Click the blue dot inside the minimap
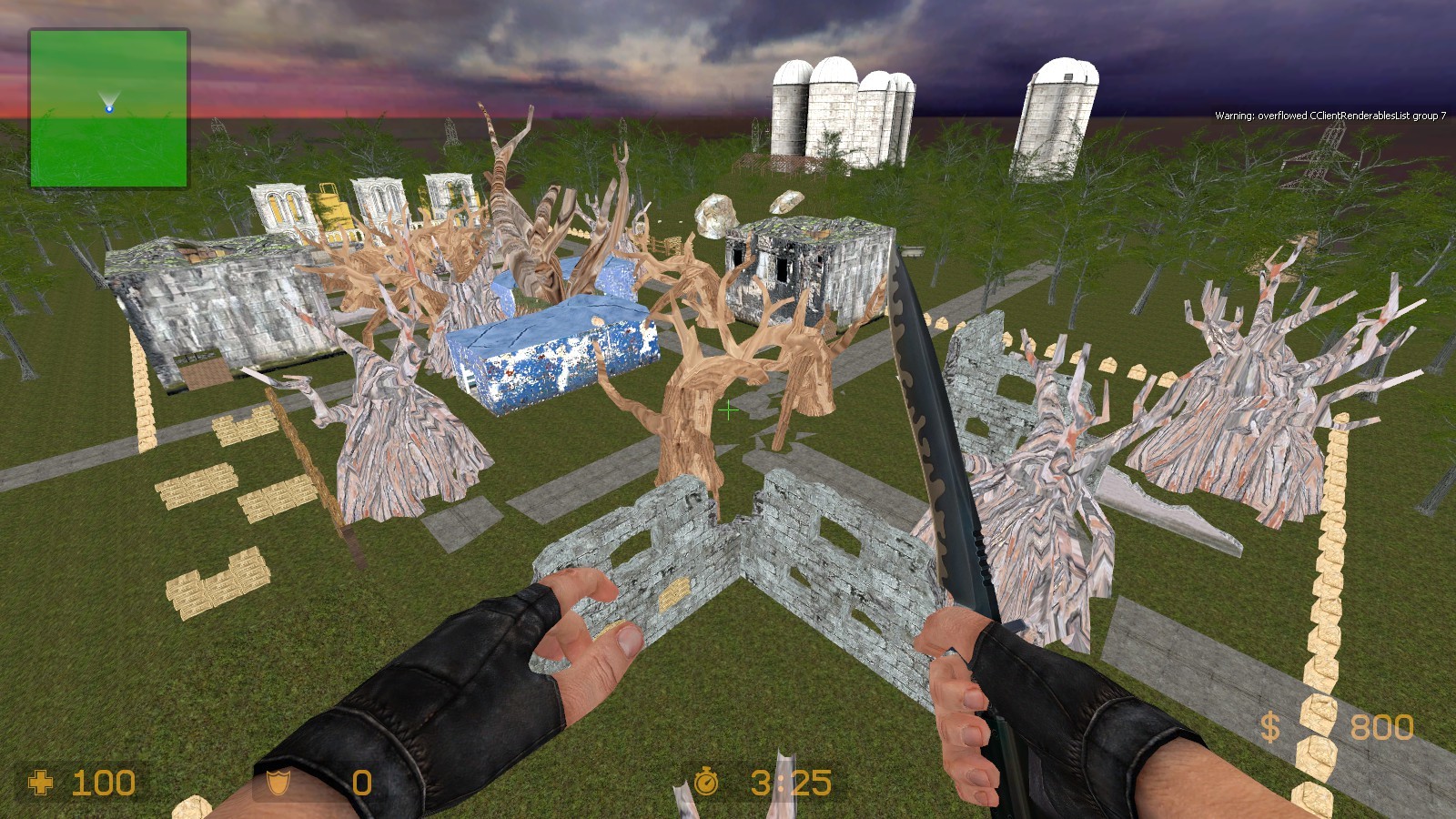 pyautogui.click(x=109, y=110)
